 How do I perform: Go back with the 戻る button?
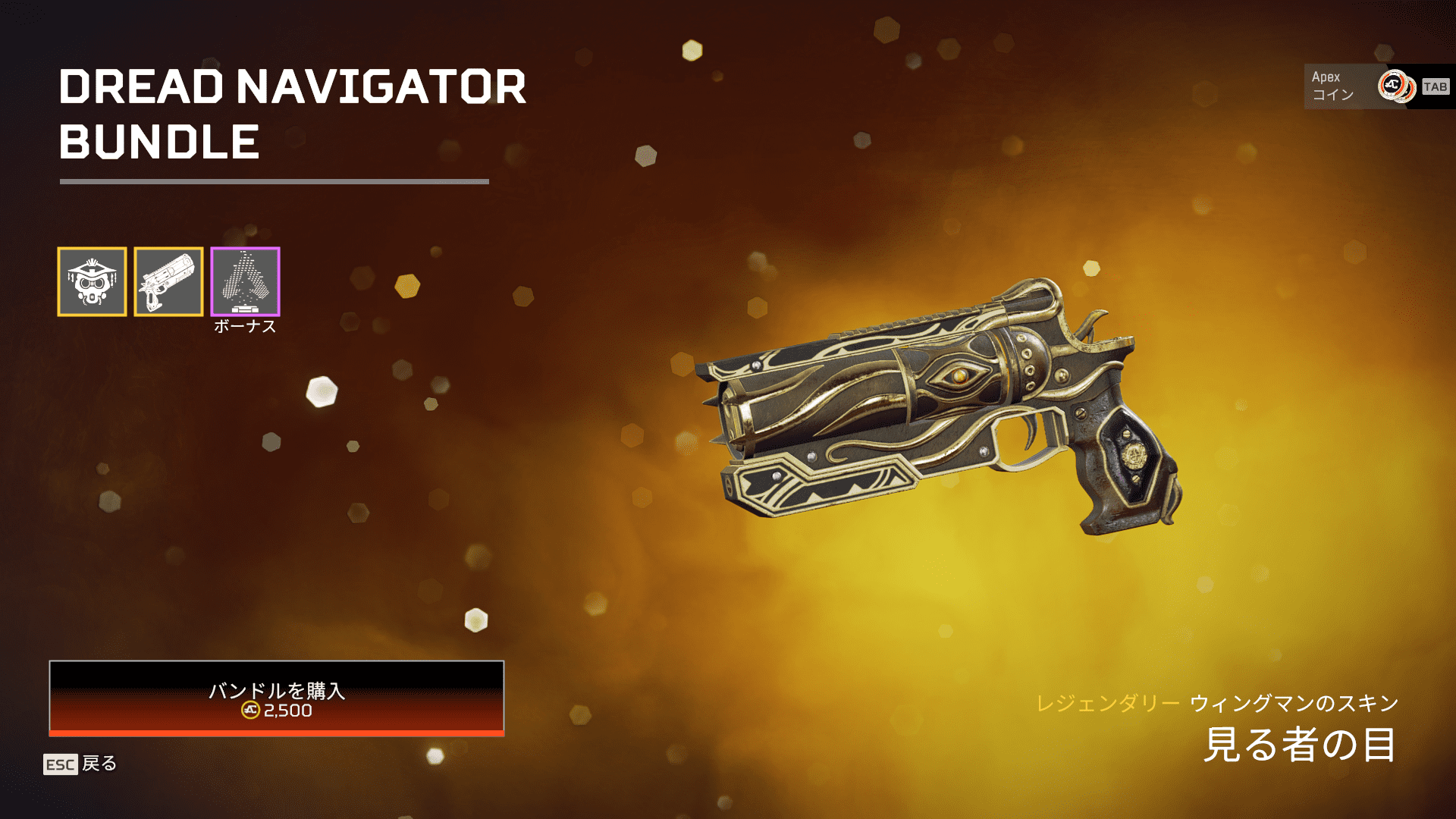(x=80, y=764)
